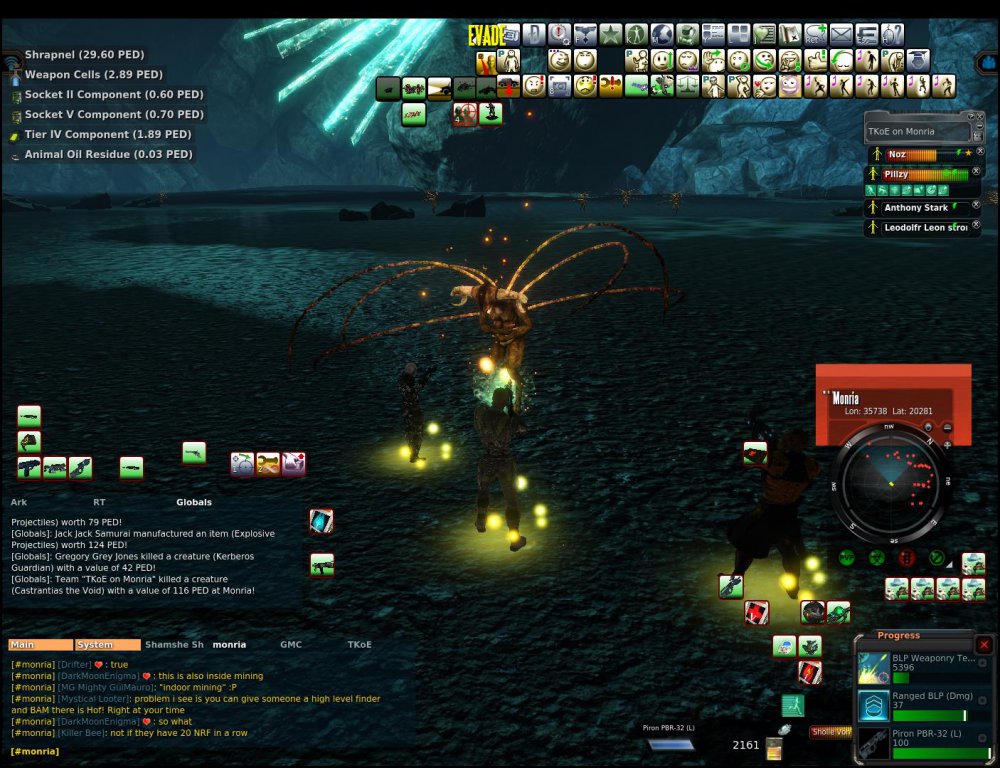The image size is (1000, 768).
Task: Select the GMC chat tab
Action: click(x=291, y=645)
